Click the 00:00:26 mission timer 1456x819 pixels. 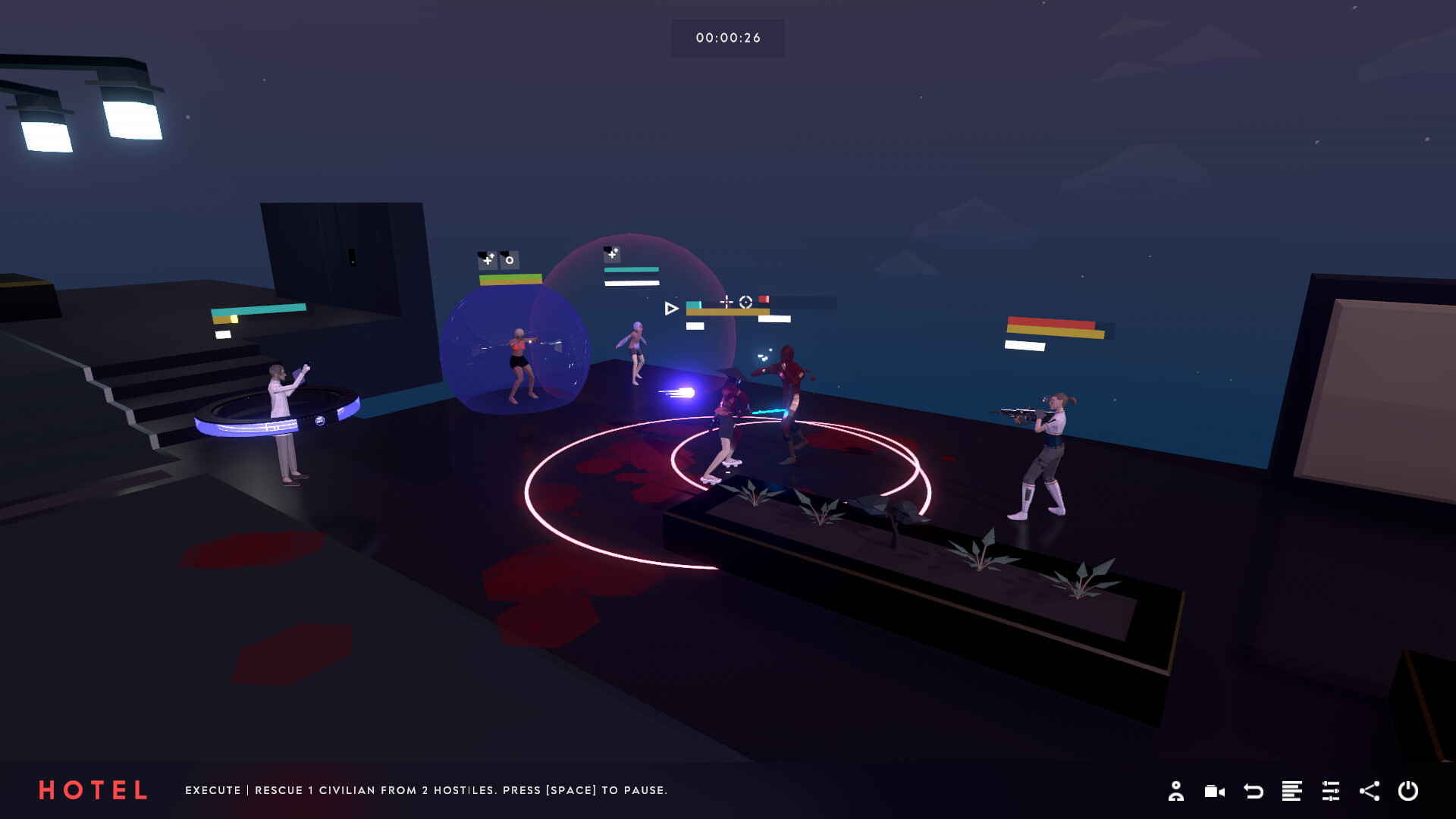click(727, 37)
